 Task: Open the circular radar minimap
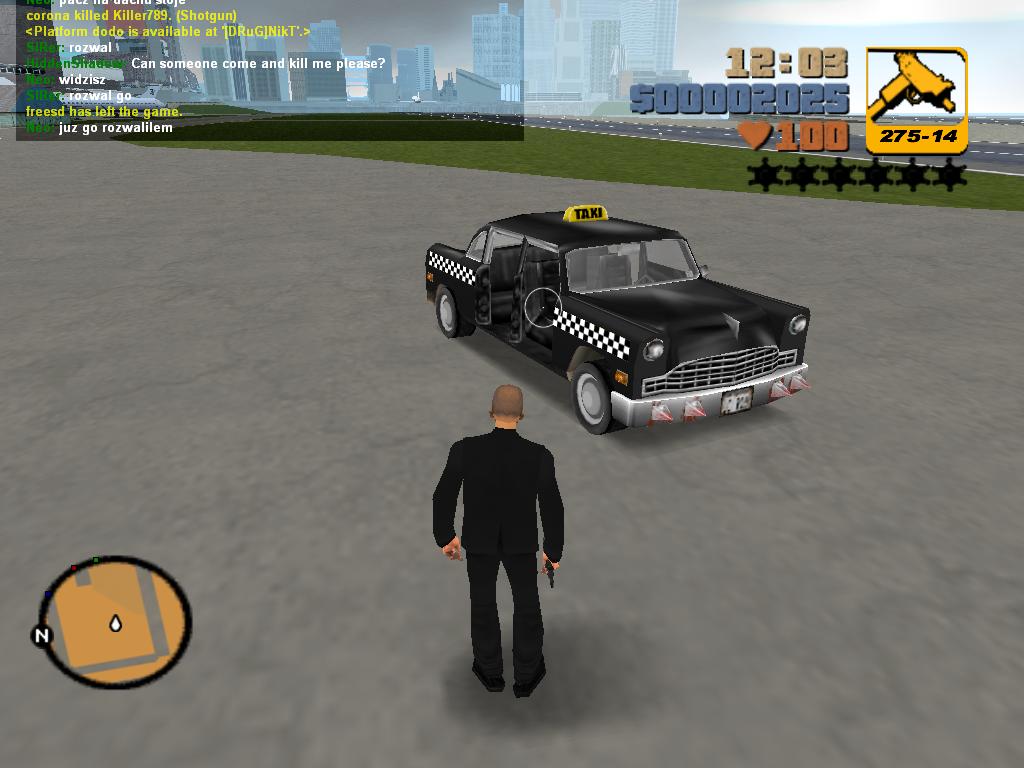point(116,623)
